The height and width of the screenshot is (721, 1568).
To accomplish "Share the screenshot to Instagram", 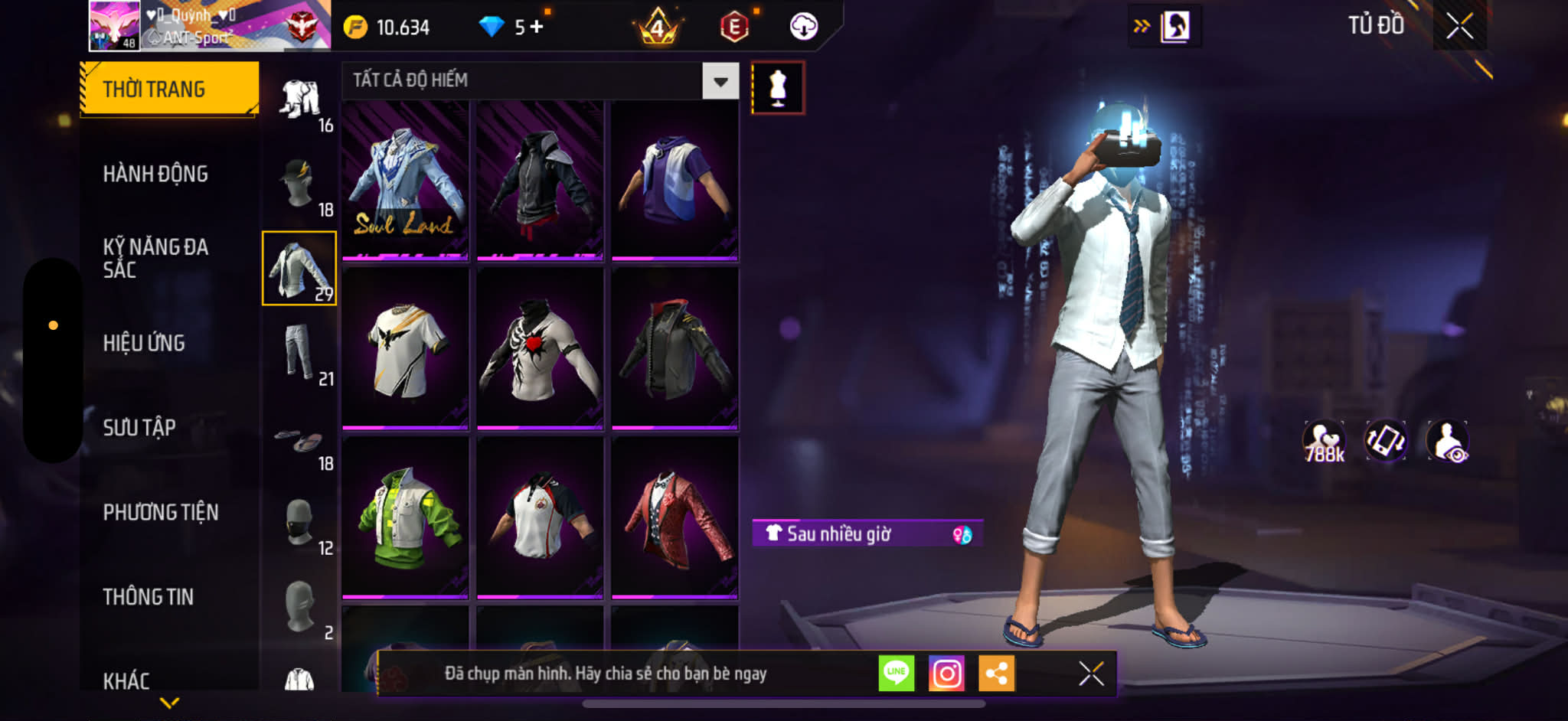I will click(946, 674).
